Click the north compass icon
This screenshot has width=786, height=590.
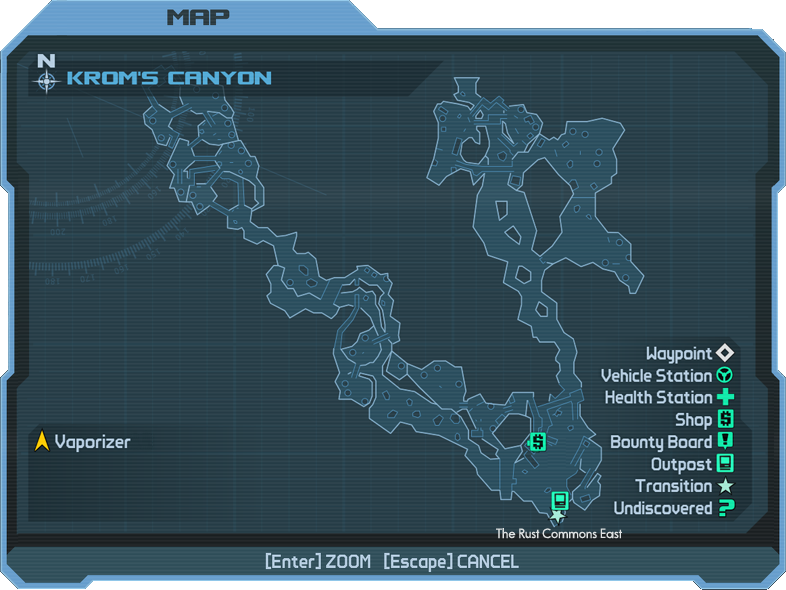coord(46,75)
